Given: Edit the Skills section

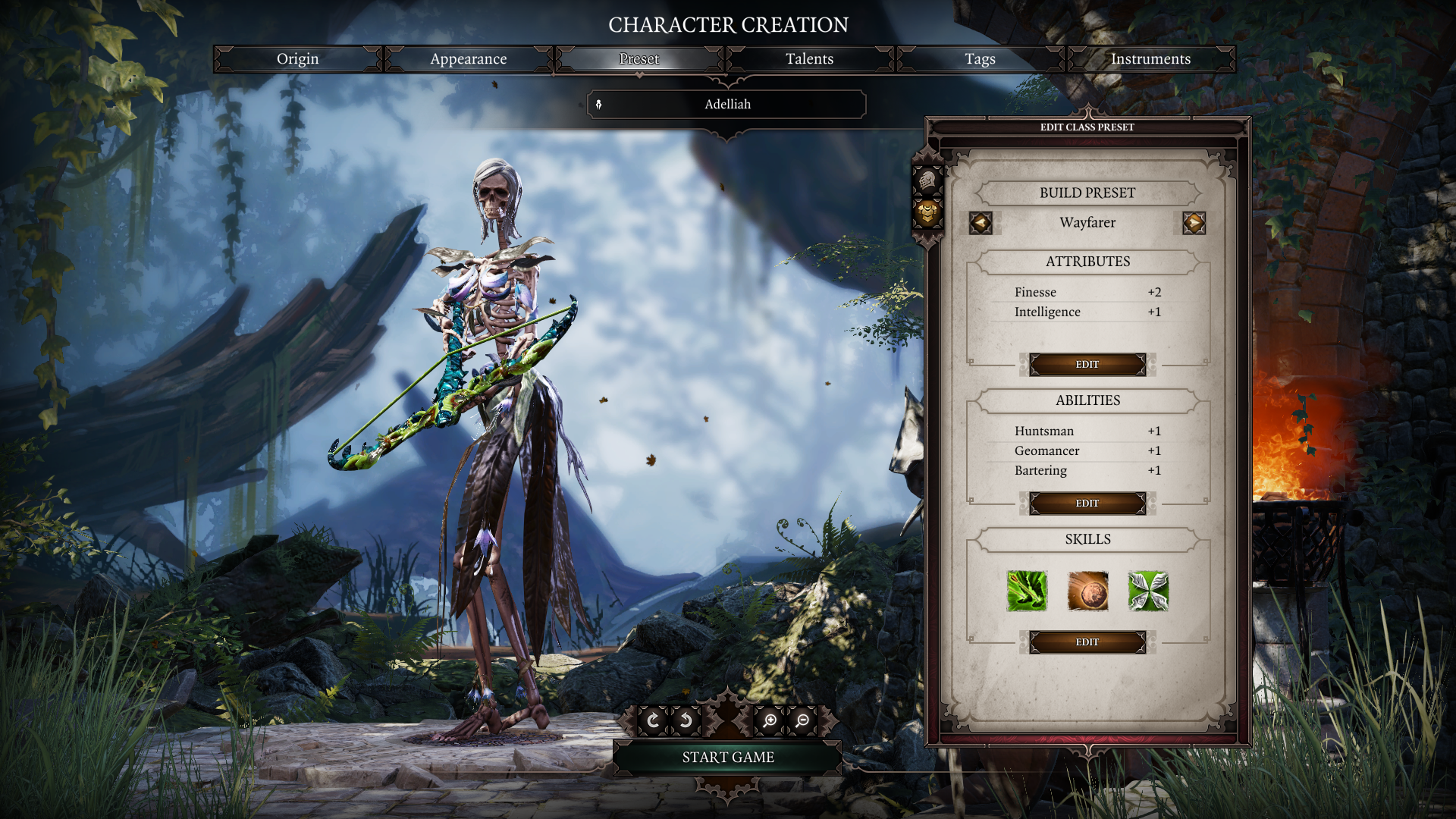Looking at the screenshot, I should click(1087, 642).
